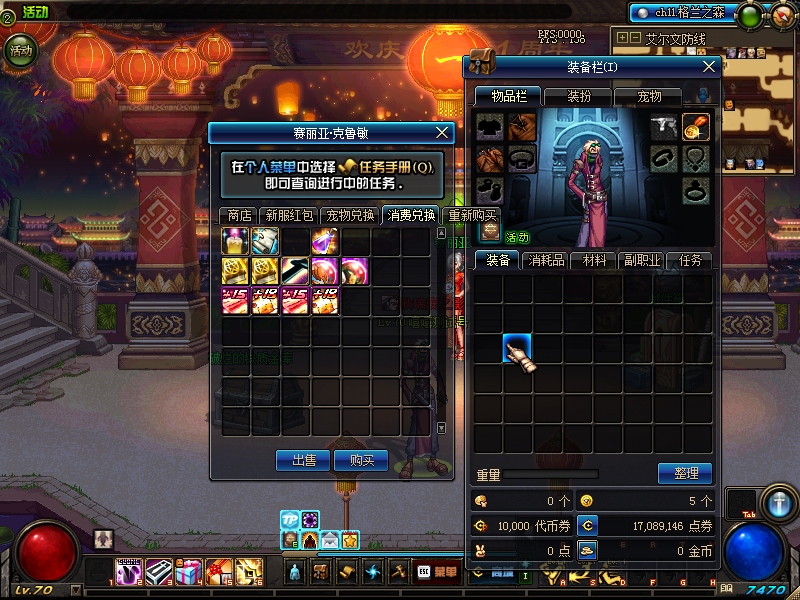Show the 消耗品 consumables tab
This screenshot has height=600, width=800.
click(545, 260)
